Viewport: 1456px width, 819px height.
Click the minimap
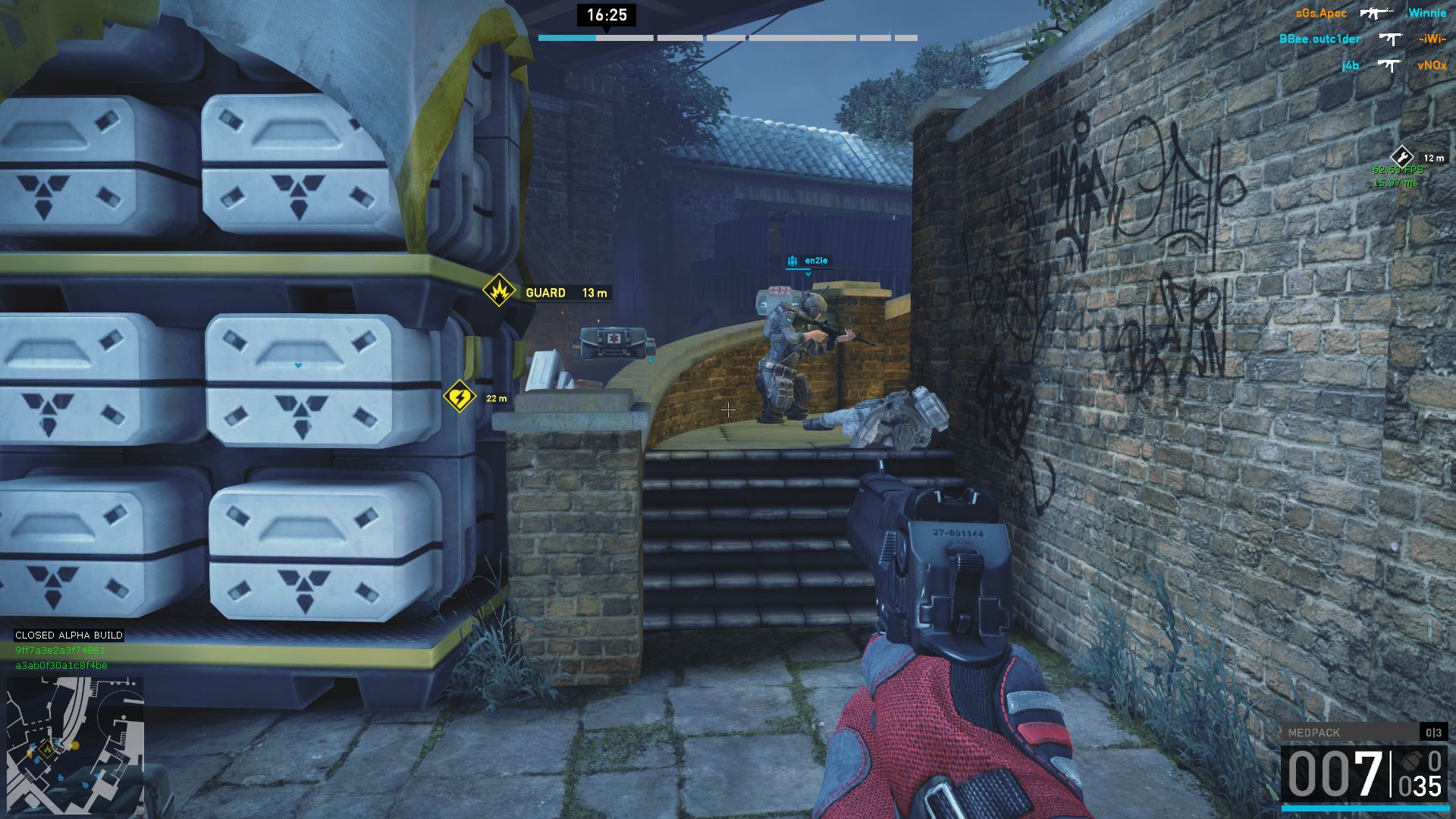[75, 745]
